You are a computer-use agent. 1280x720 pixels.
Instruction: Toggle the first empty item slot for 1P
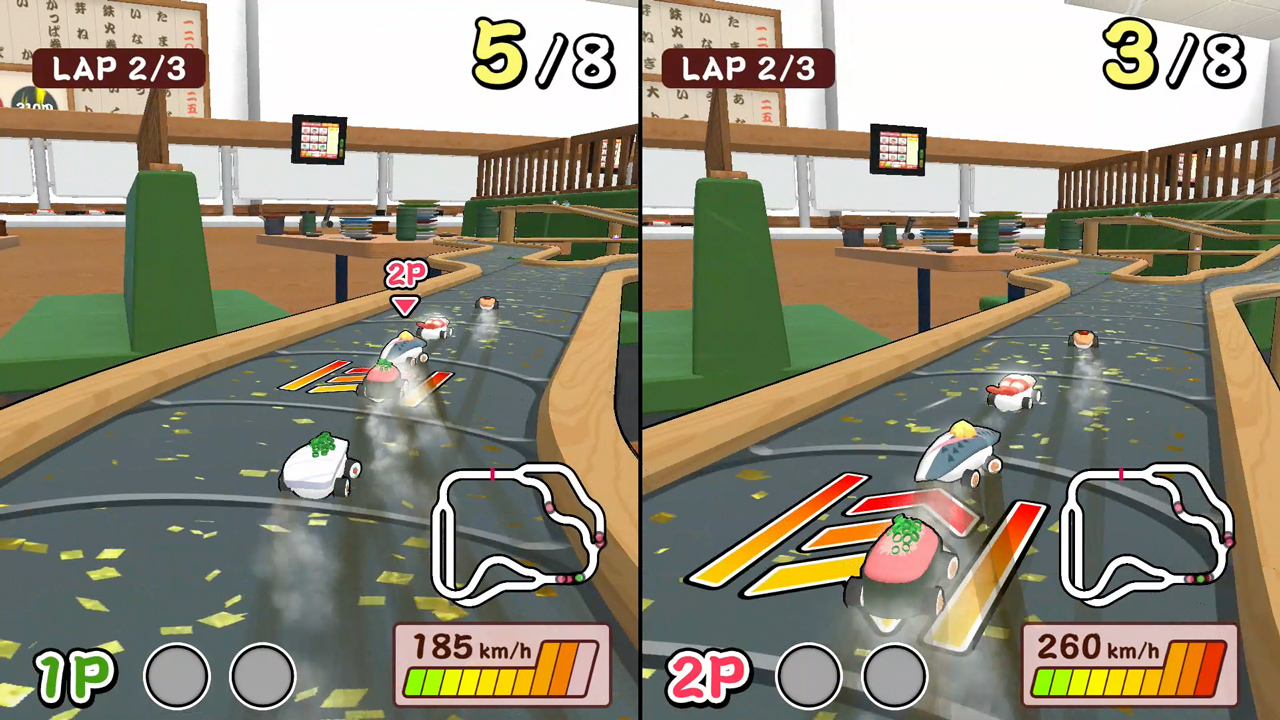click(x=176, y=676)
